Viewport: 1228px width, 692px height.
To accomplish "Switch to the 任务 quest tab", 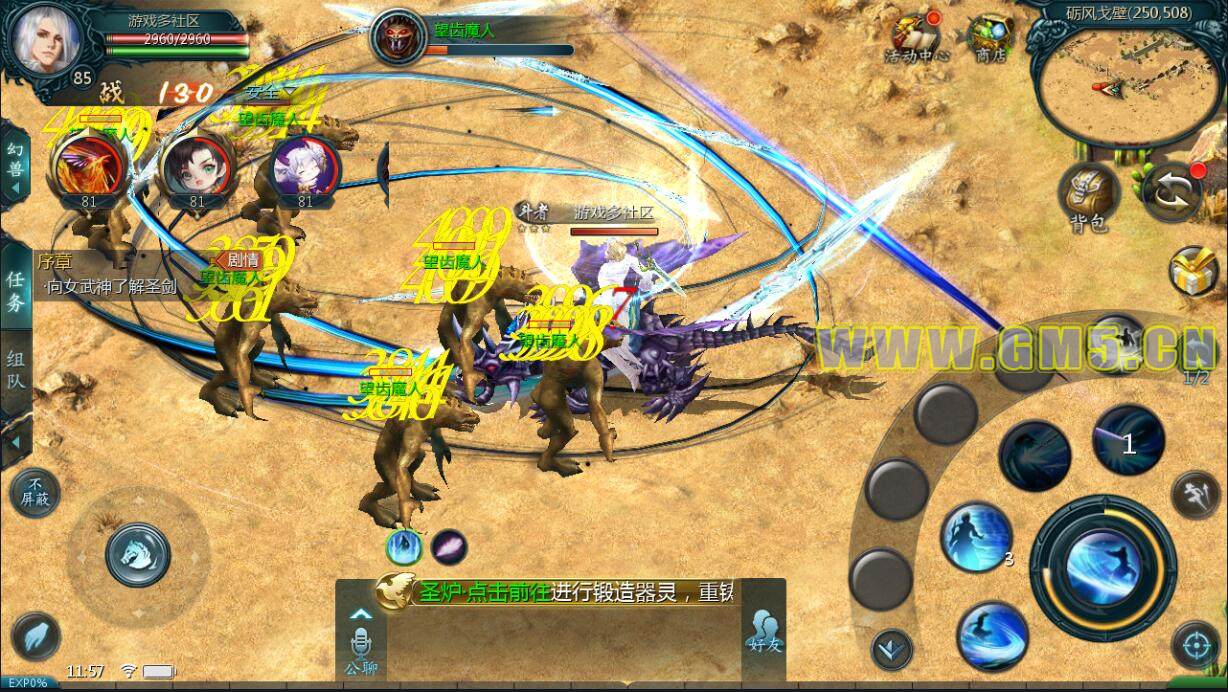I will click(16, 291).
